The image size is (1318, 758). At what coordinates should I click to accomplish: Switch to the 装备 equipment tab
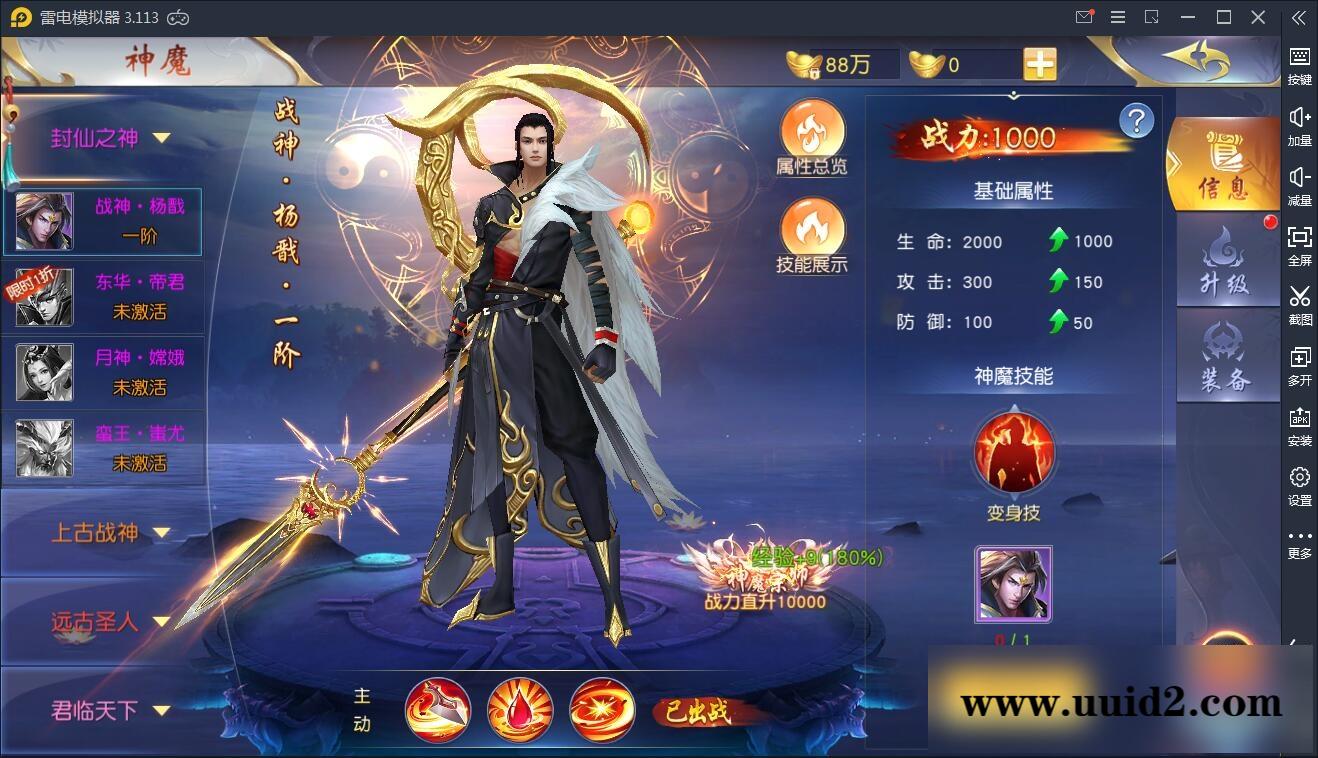click(1227, 355)
